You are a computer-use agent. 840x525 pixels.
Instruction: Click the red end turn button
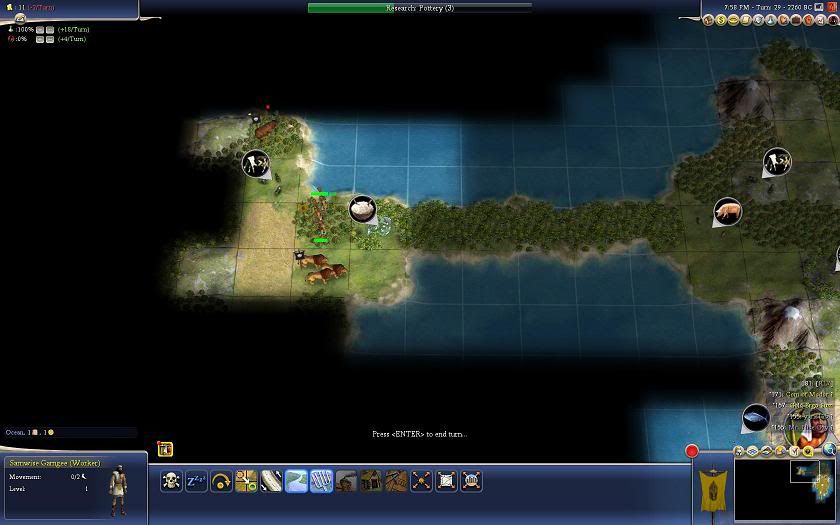pyautogui.click(x=691, y=451)
